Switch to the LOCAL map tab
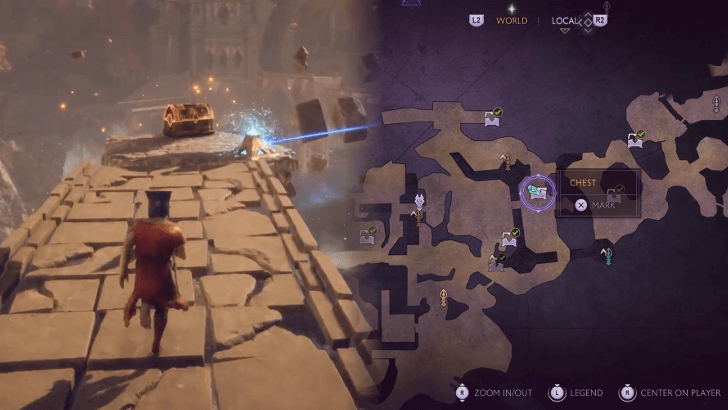Image resolution: width=728 pixels, height=410 pixels. [566, 20]
